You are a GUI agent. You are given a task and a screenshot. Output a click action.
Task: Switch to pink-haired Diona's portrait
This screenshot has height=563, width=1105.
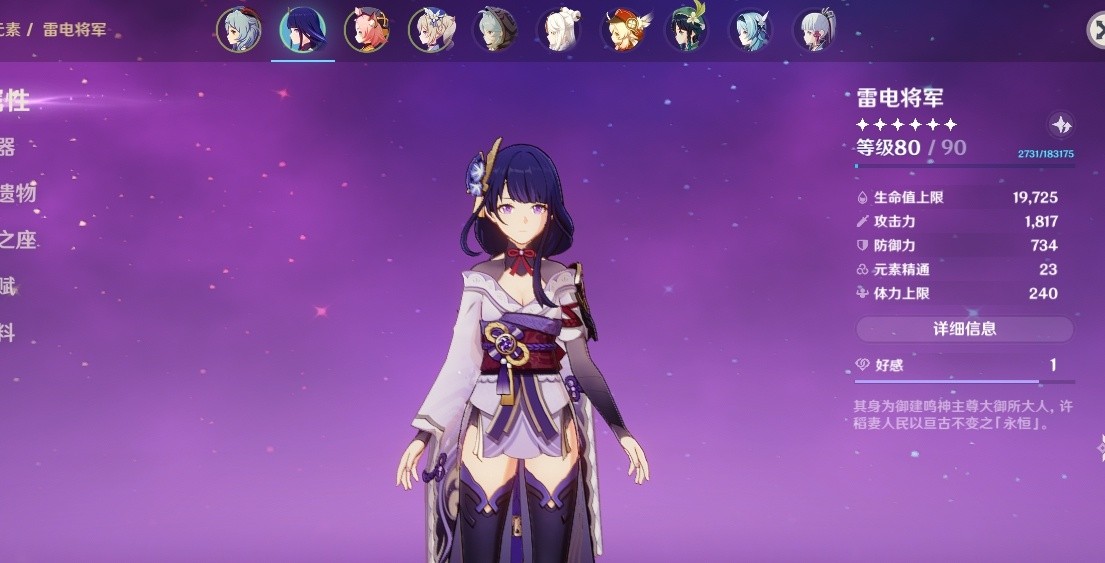367,30
